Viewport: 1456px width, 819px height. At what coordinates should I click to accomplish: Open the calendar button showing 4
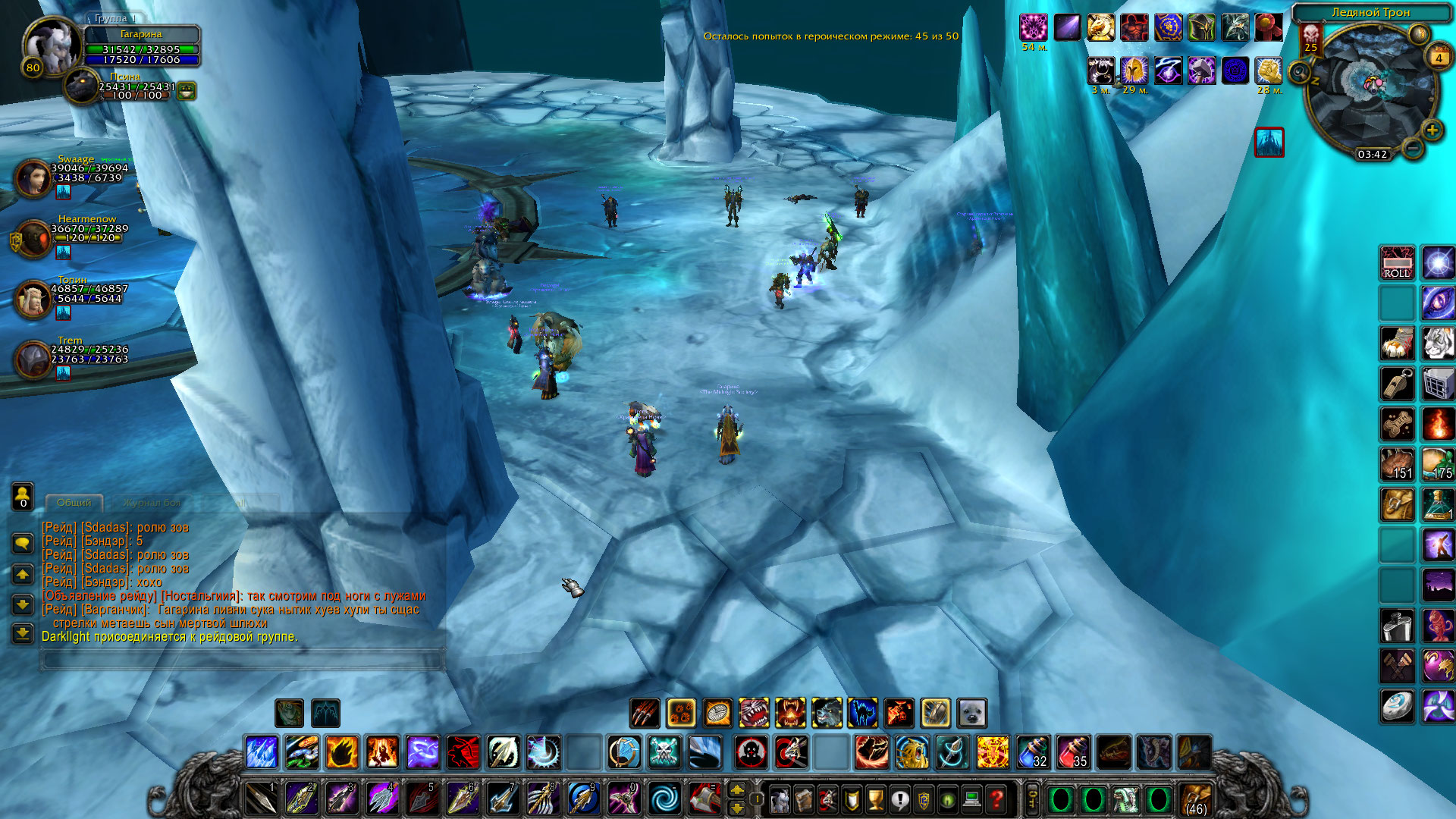(x=1439, y=57)
